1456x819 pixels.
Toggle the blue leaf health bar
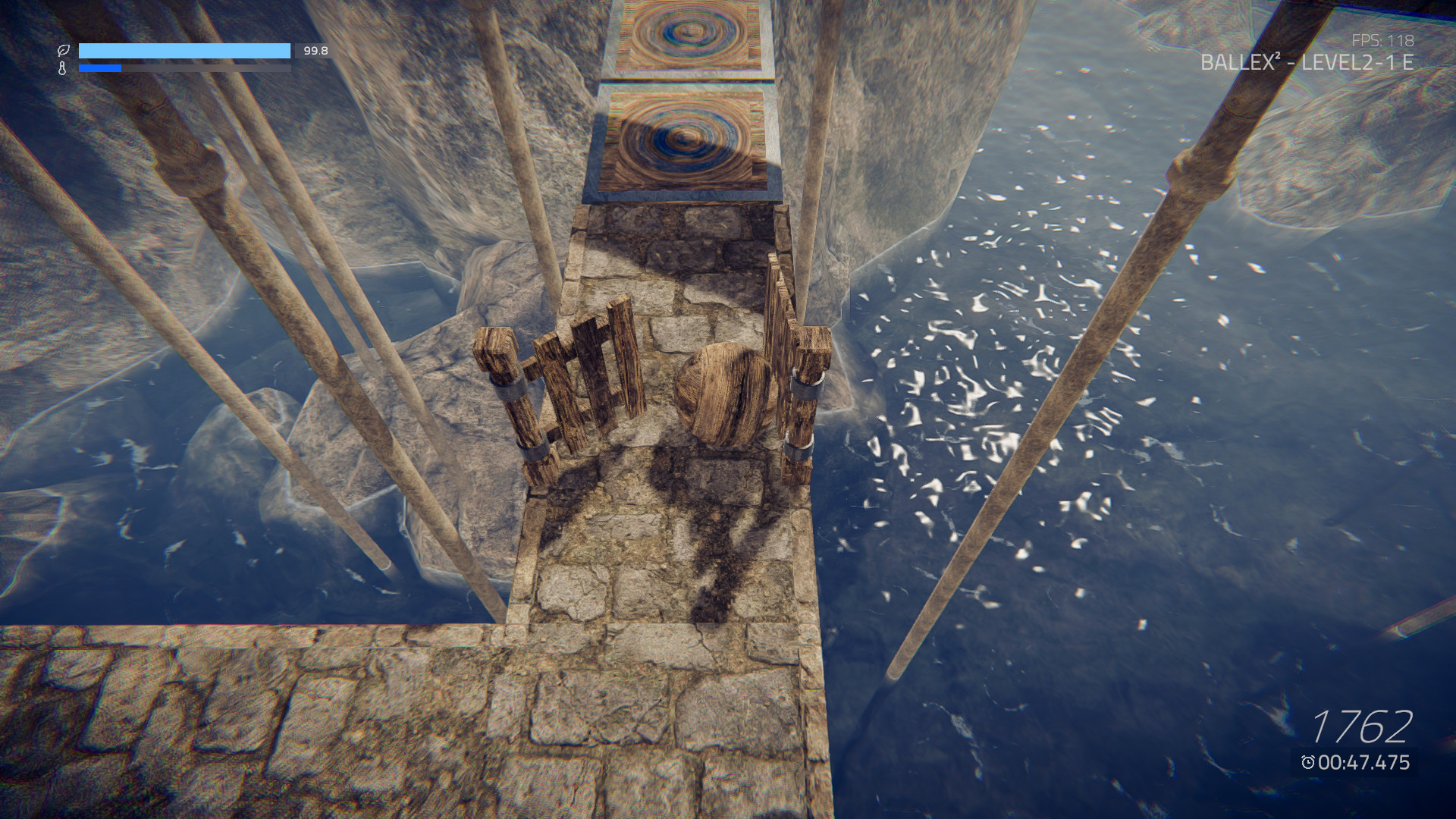[x=186, y=49]
